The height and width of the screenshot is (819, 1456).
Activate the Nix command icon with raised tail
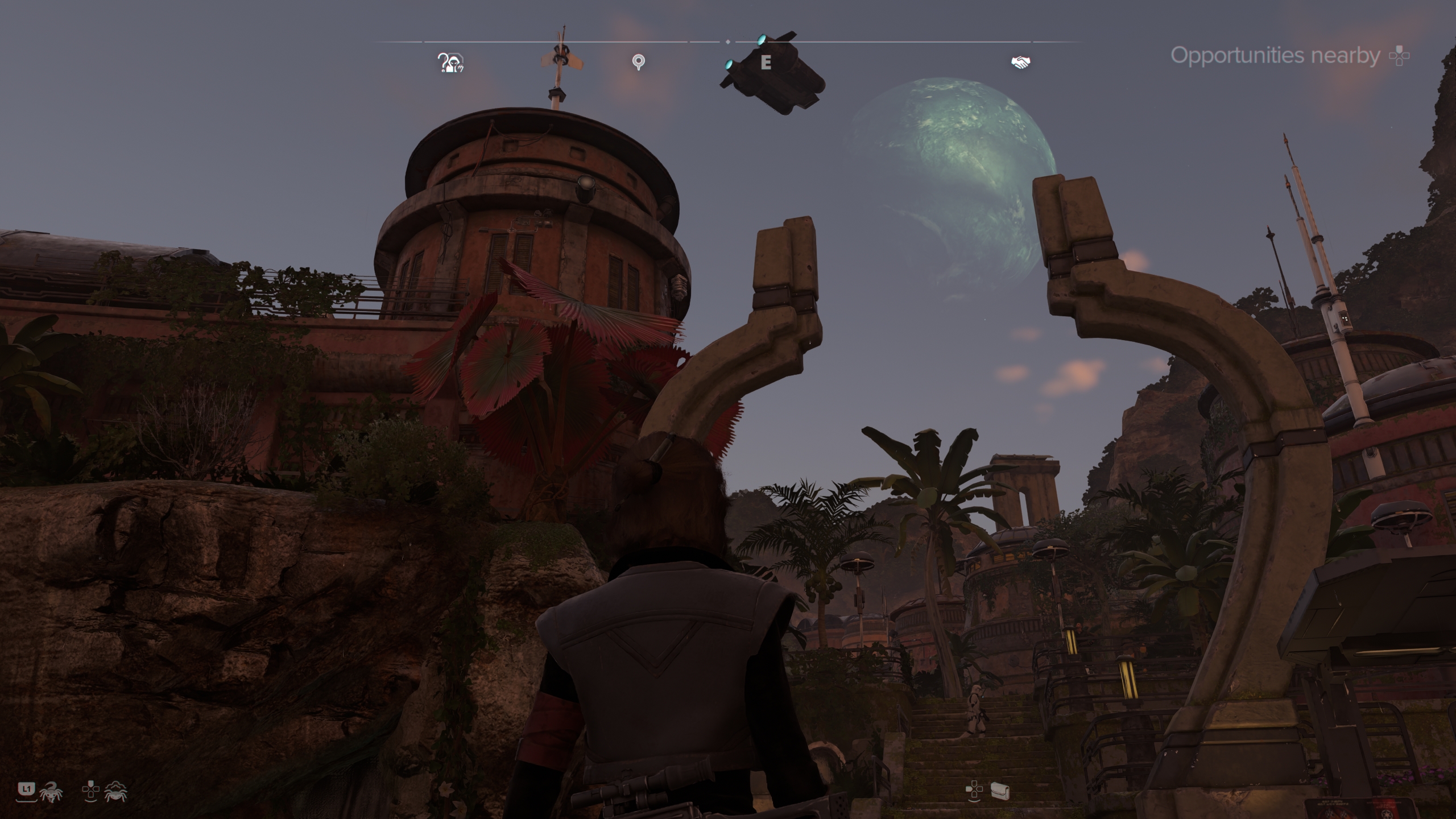click(x=51, y=792)
